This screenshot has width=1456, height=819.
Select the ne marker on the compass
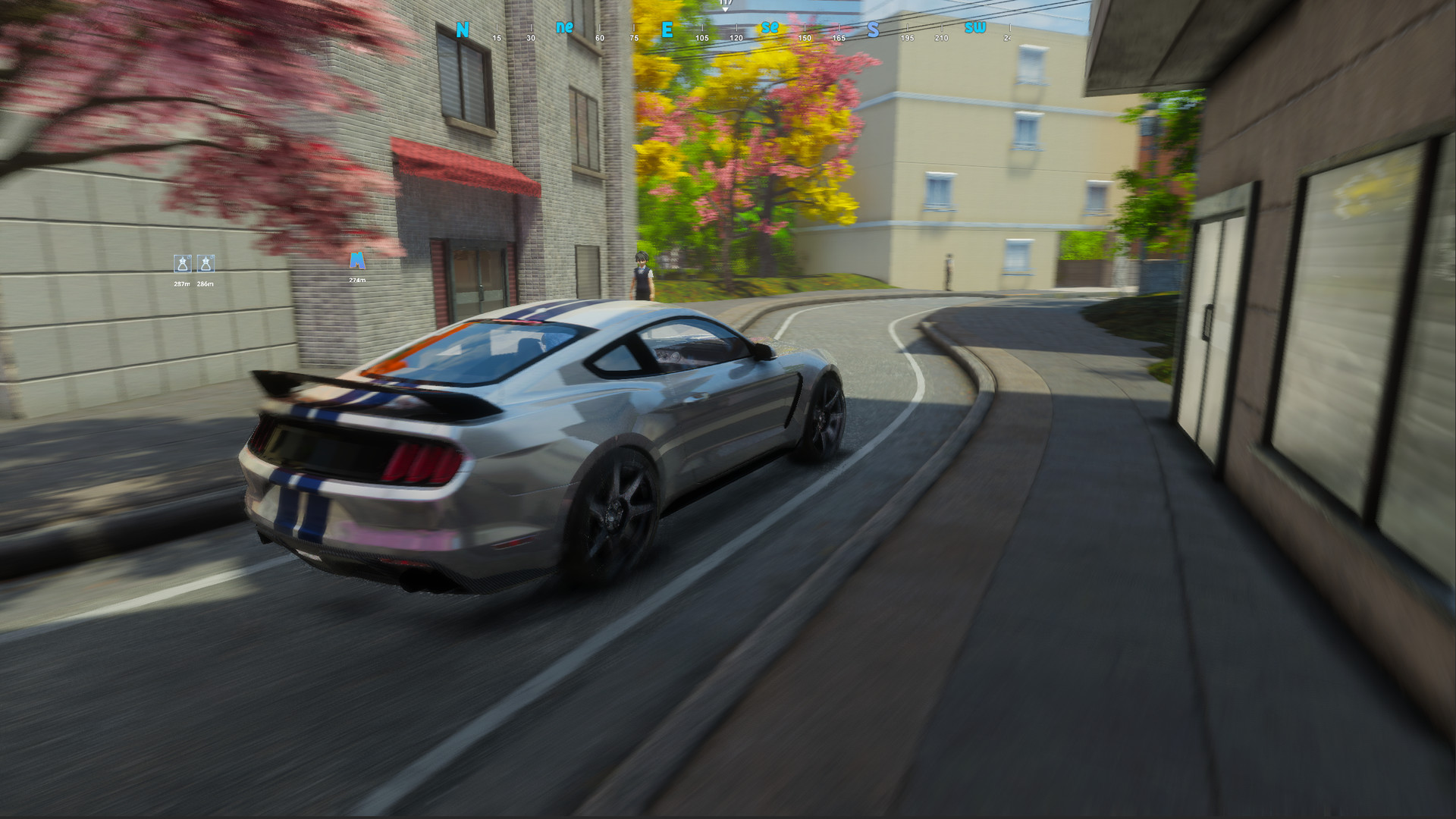click(x=563, y=28)
